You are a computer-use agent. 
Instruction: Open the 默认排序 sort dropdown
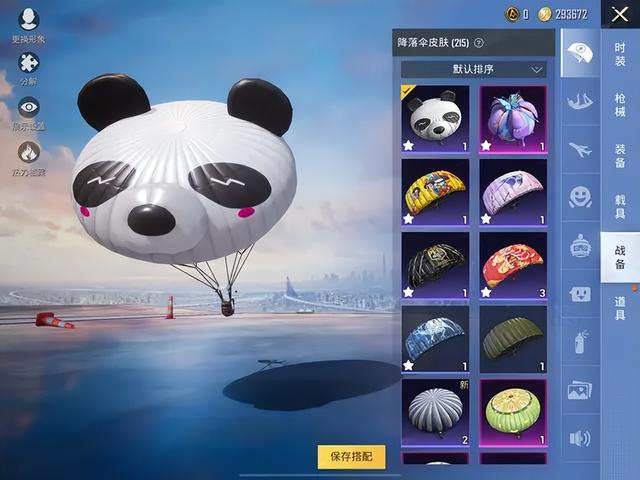473,70
